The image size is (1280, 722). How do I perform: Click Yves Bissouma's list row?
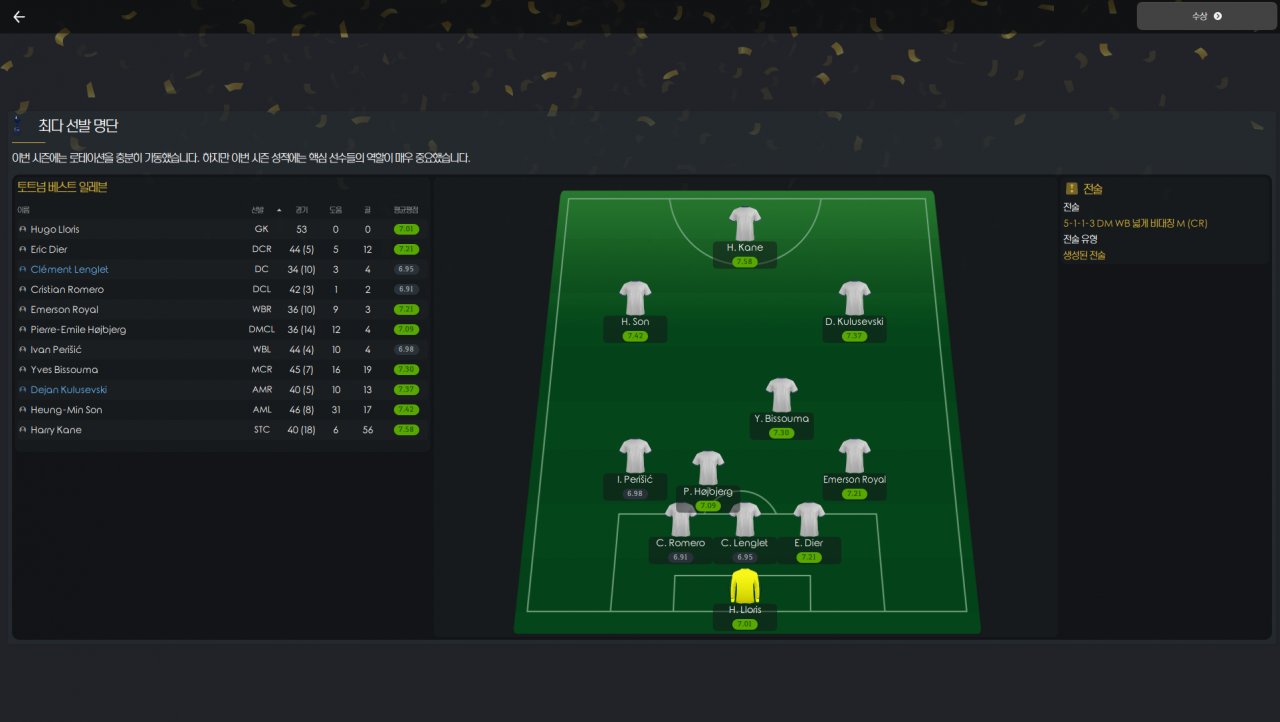[64, 369]
